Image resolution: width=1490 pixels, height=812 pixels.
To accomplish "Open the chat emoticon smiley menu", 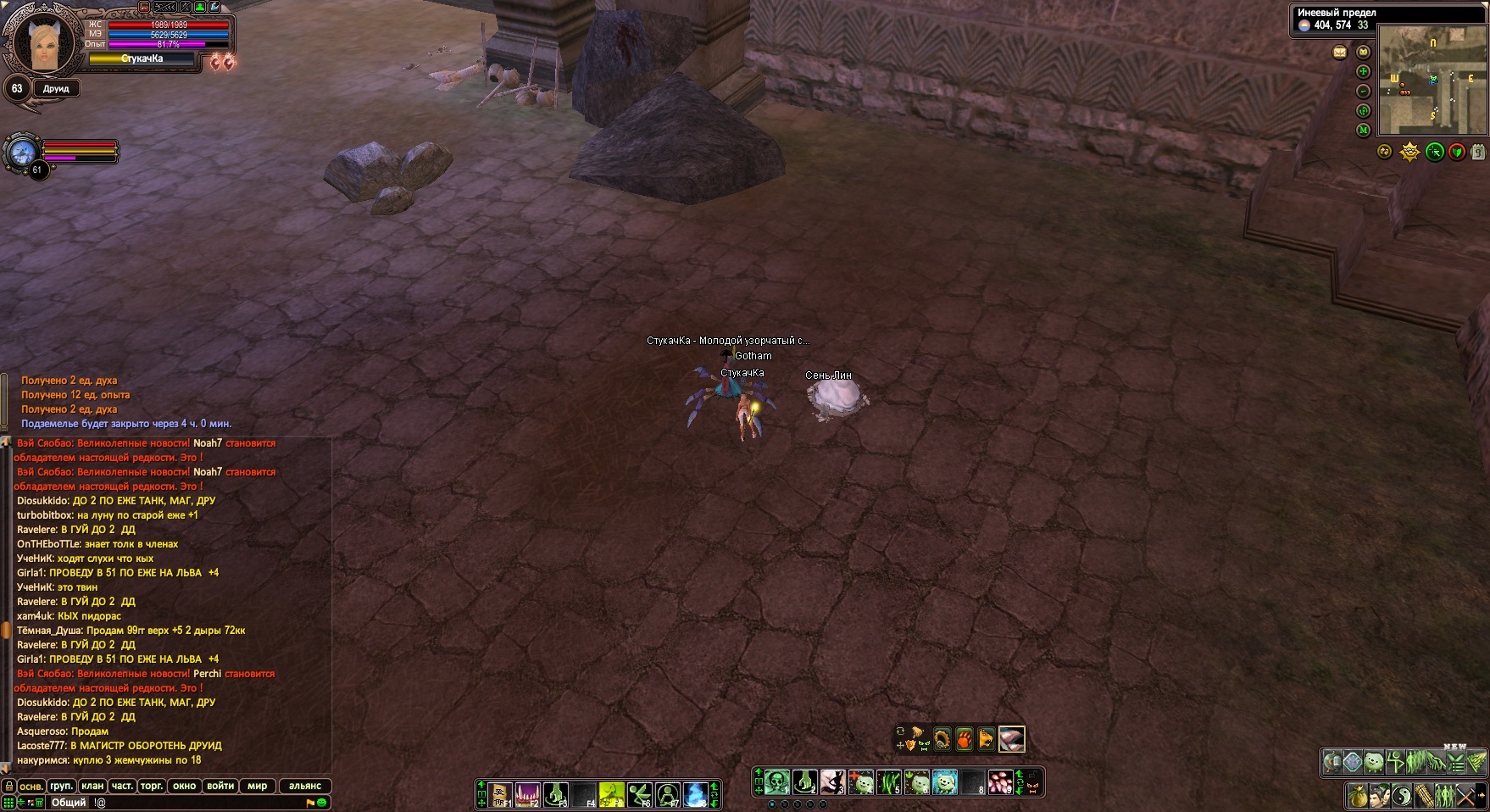I will [x=322, y=803].
